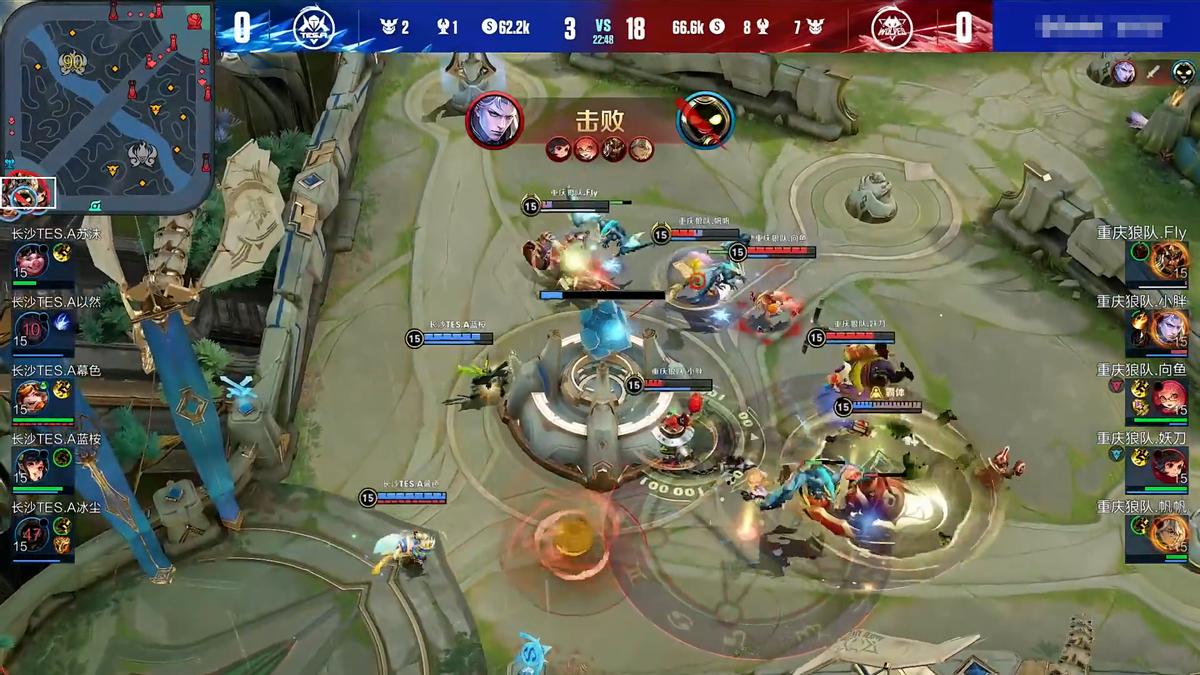Select player 长沙TES.A苏沫's hero portrait
The width and height of the screenshot is (1200, 675).
[x=32, y=262]
